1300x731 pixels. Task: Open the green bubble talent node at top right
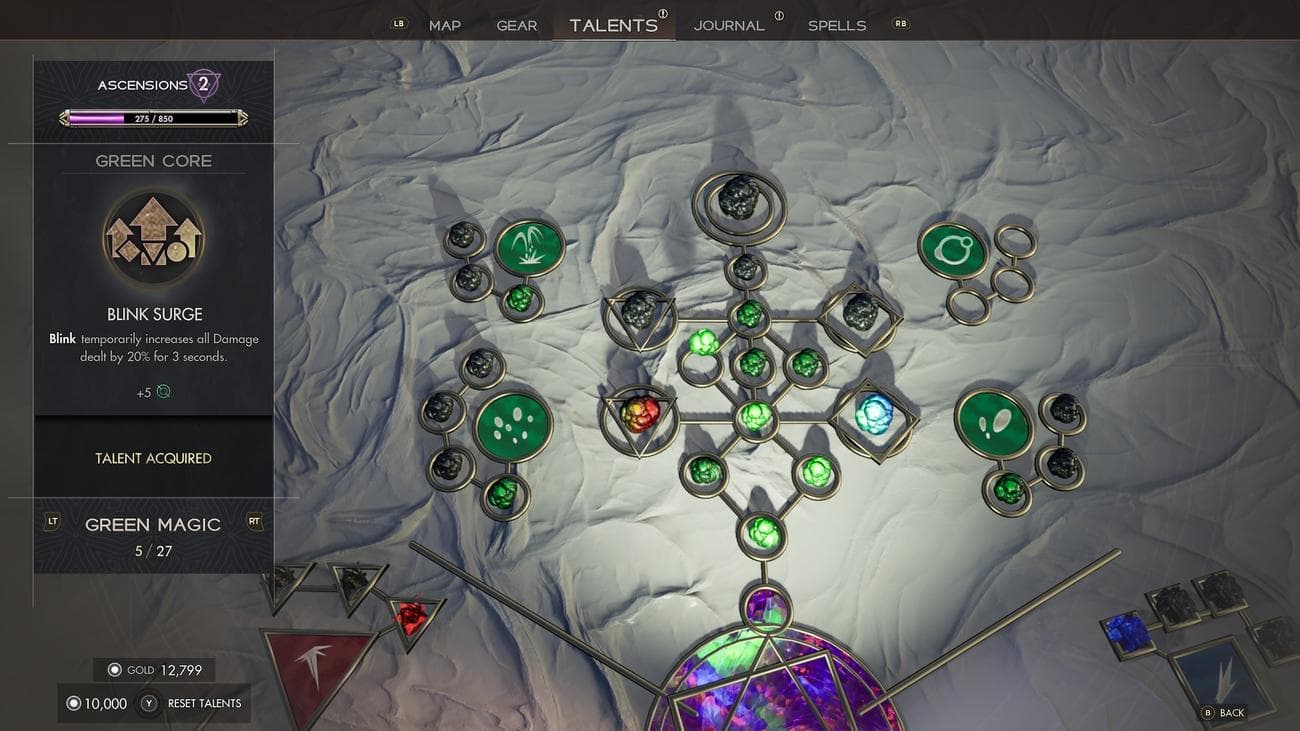point(953,248)
